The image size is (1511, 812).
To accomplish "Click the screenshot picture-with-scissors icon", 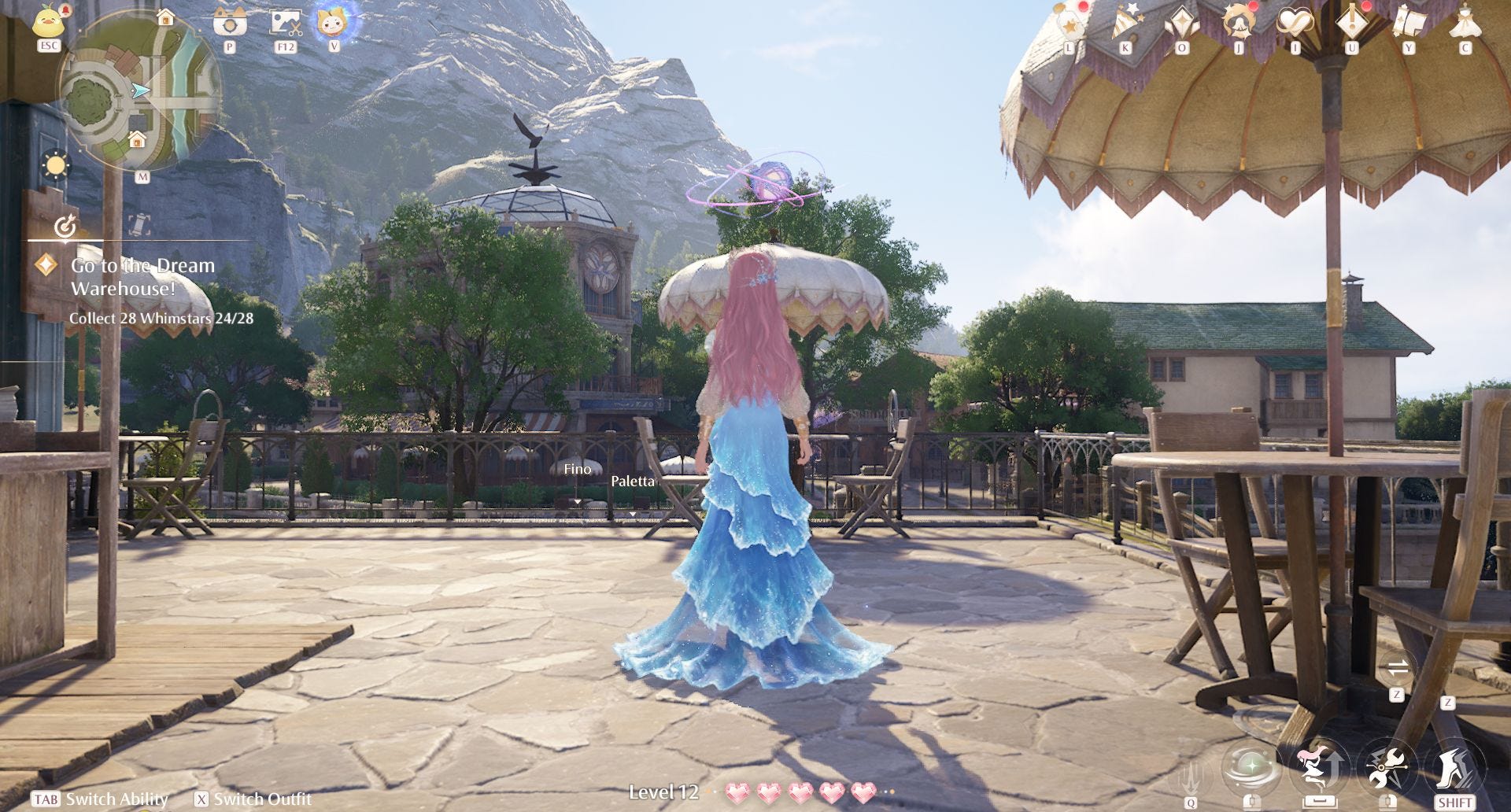I will point(286,22).
